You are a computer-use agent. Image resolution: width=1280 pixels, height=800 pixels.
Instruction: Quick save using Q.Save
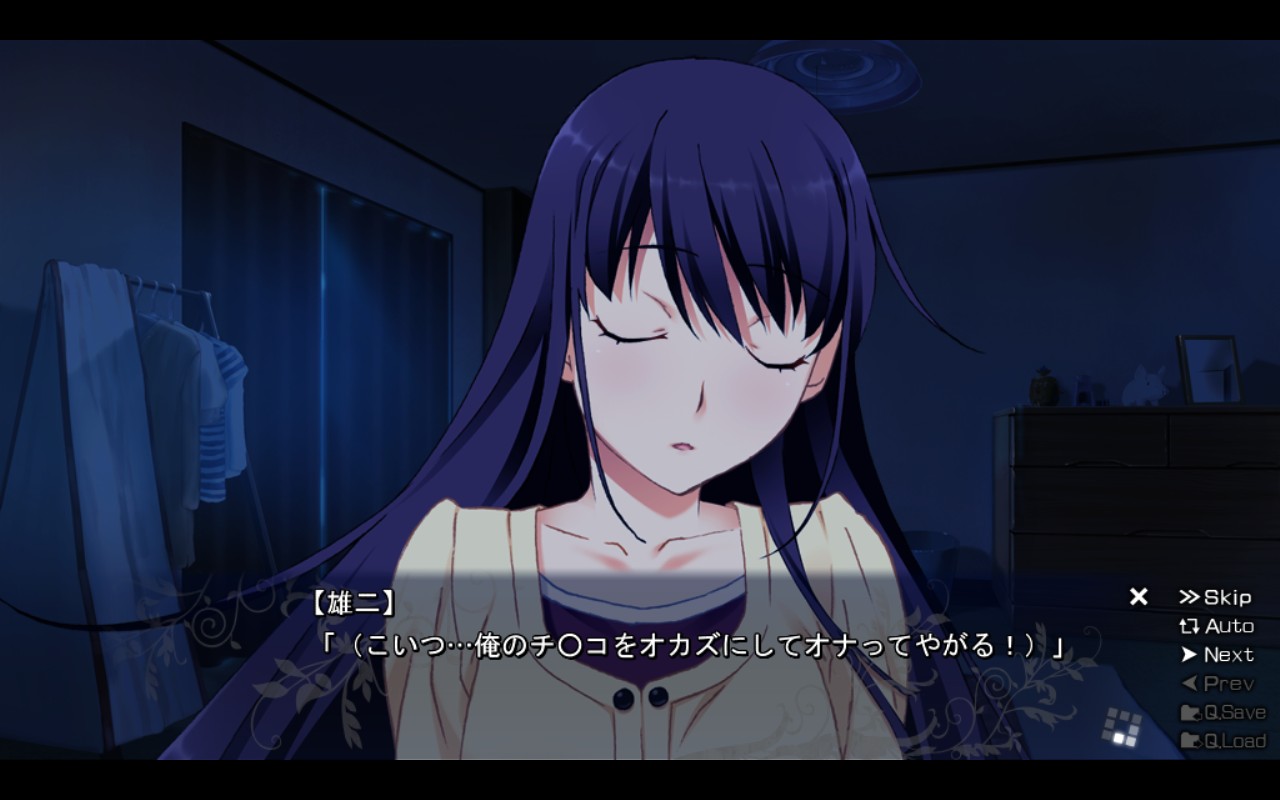point(1222,713)
